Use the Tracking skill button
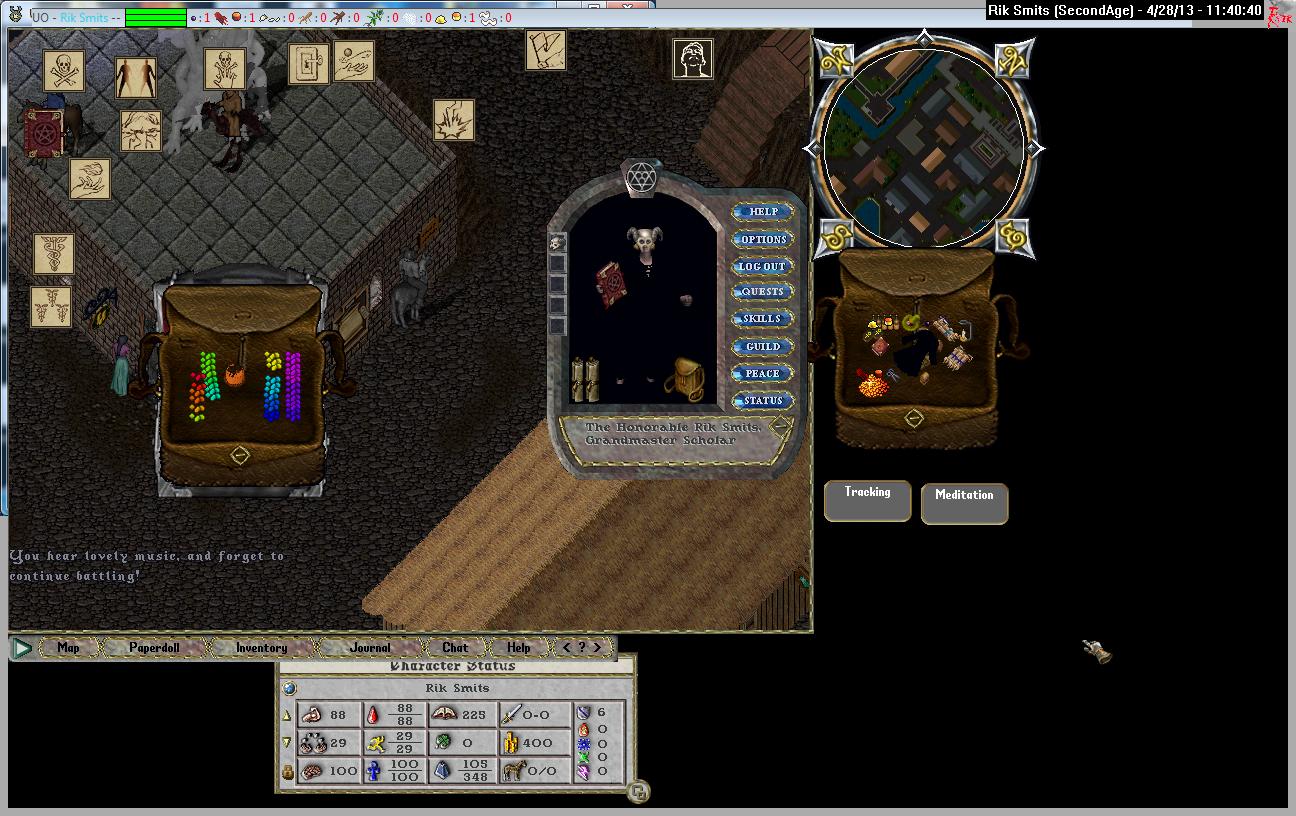 click(867, 500)
